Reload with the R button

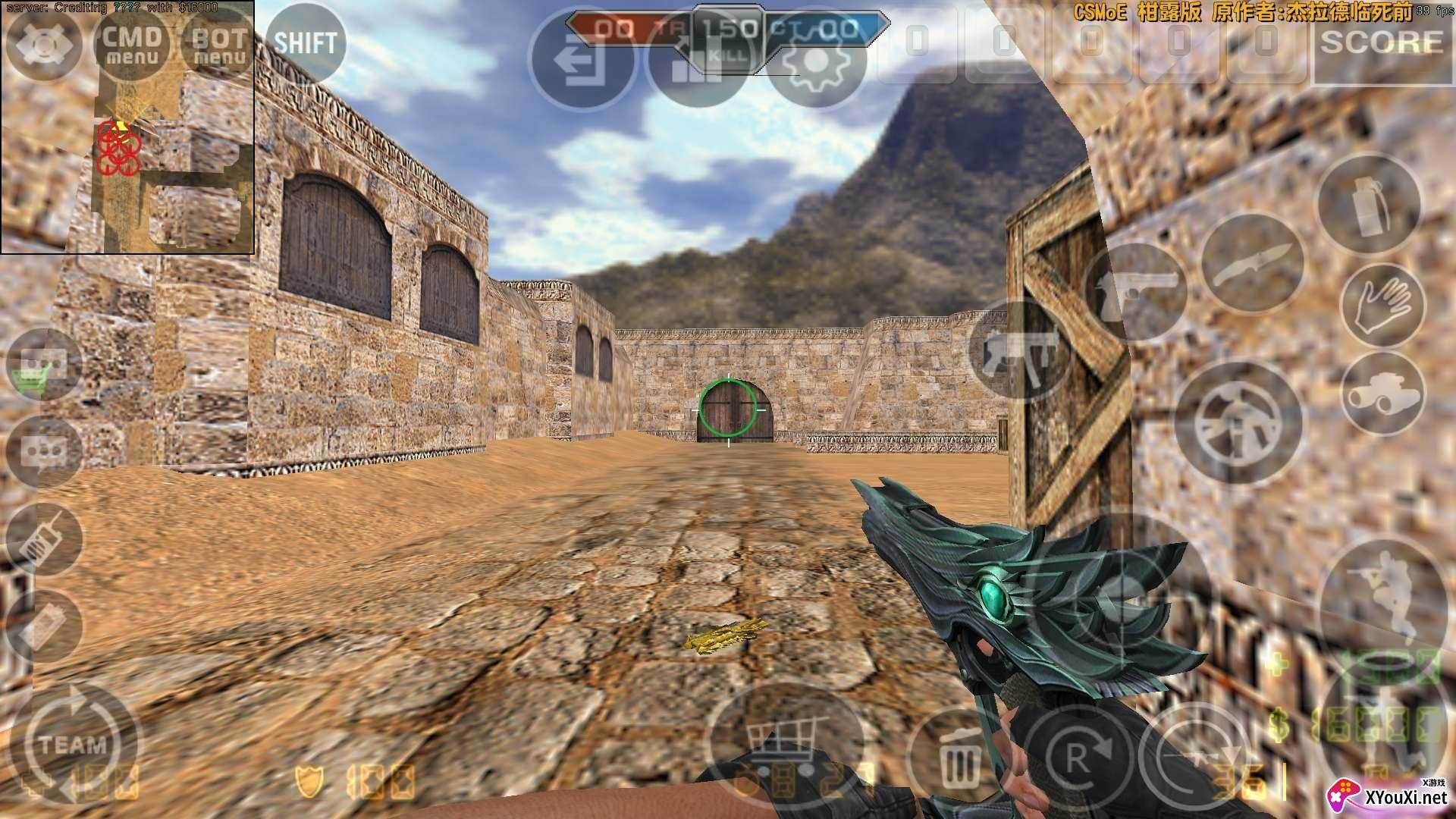pos(1077,758)
